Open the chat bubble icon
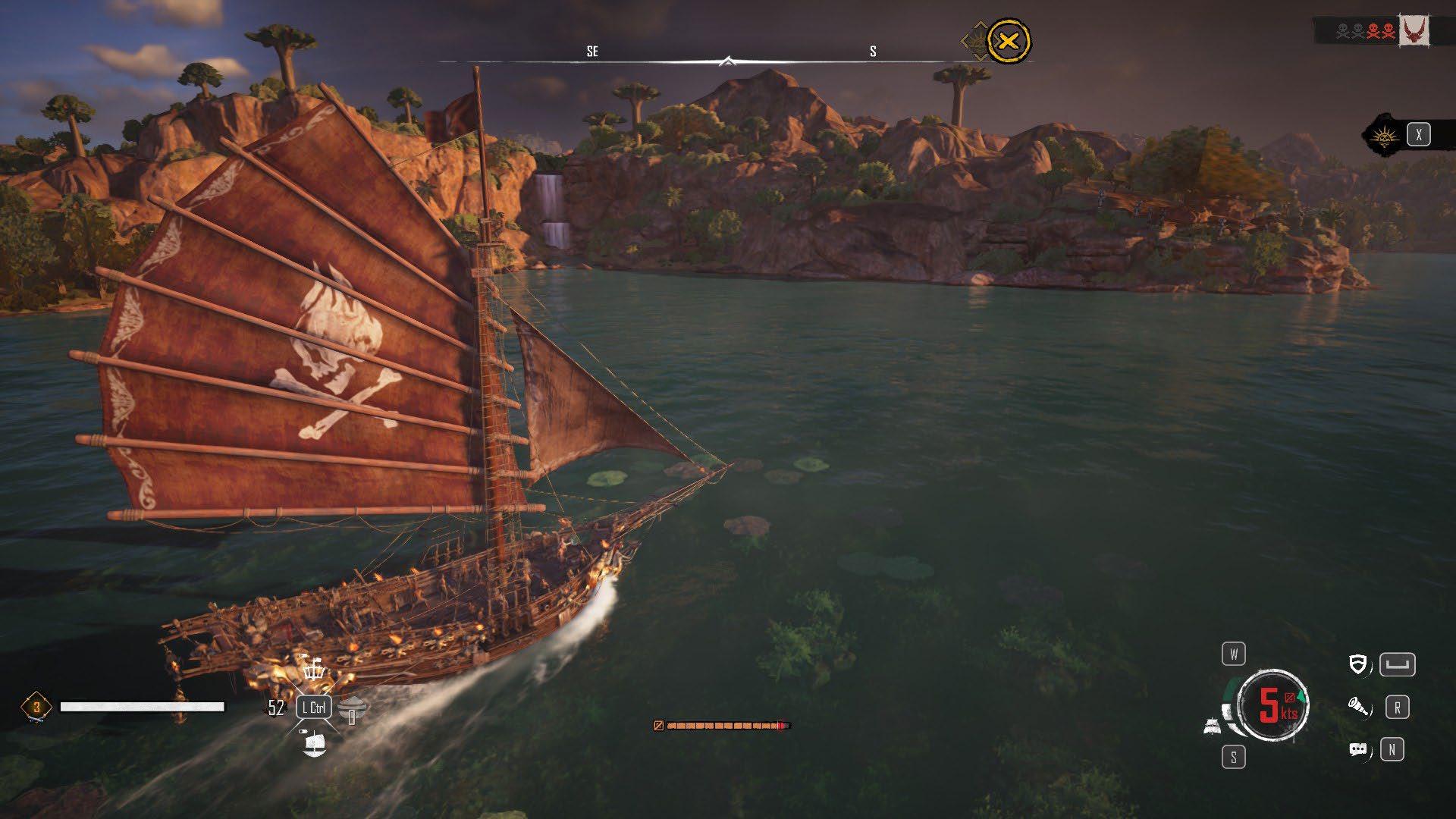 pos(1358,750)
